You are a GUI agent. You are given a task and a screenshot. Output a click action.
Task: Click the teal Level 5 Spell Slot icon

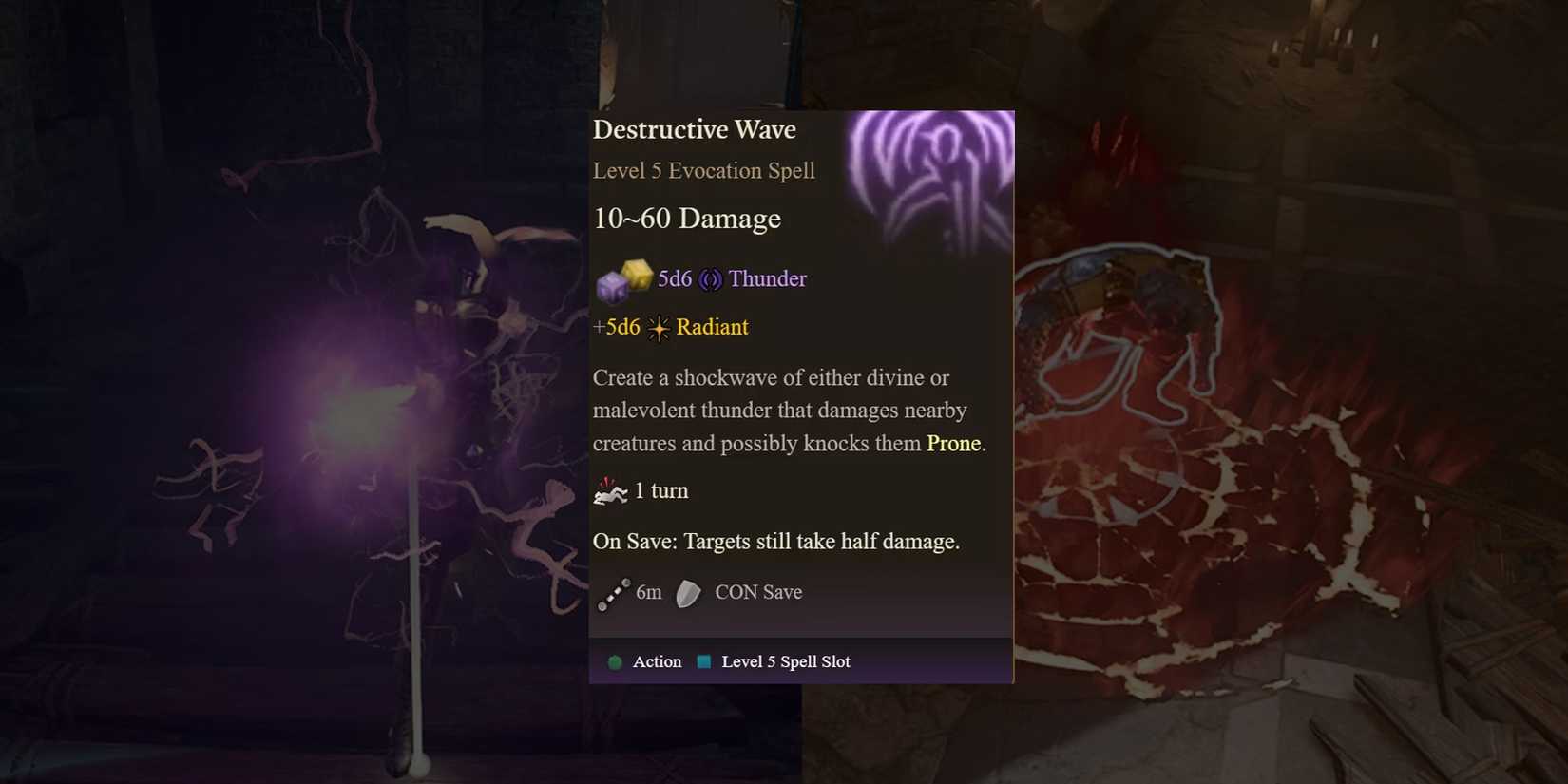pyautogui.click(x=703, y=661)
